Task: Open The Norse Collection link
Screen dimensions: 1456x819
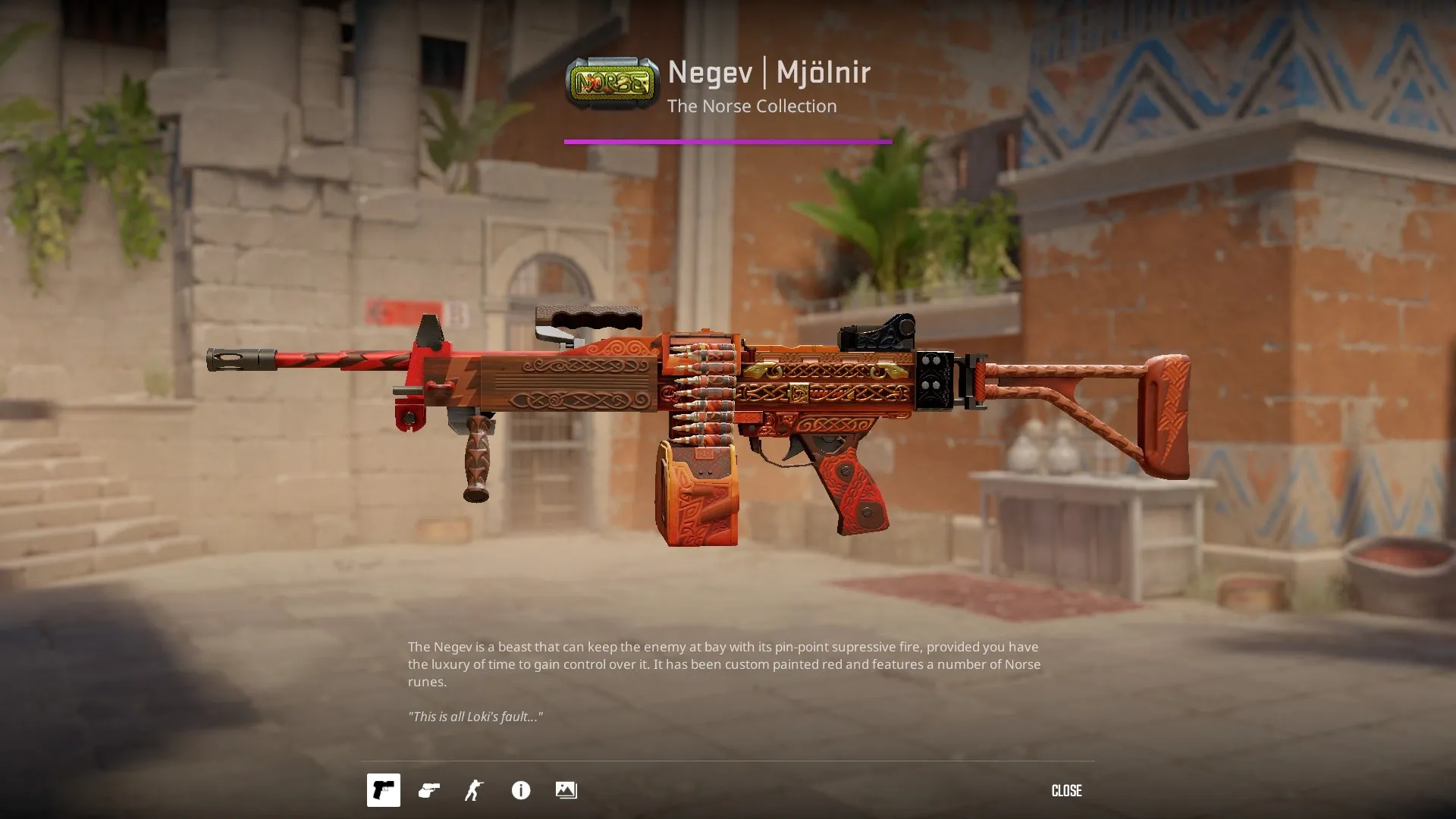Action: click(x=752, y=106)
